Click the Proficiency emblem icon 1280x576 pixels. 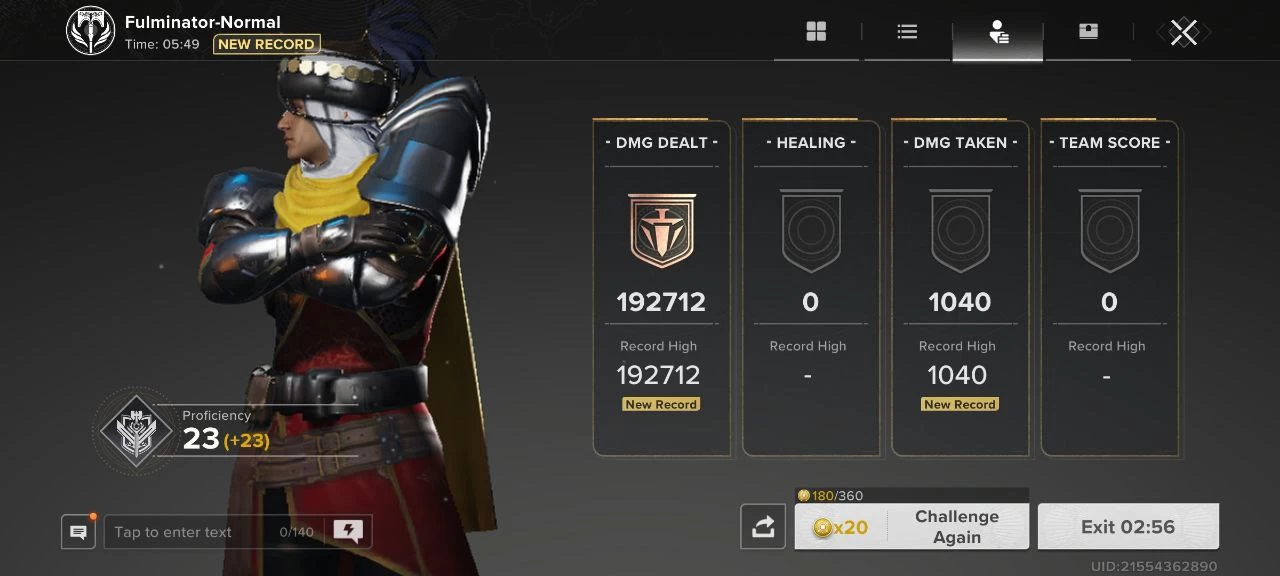pos(135,431)
